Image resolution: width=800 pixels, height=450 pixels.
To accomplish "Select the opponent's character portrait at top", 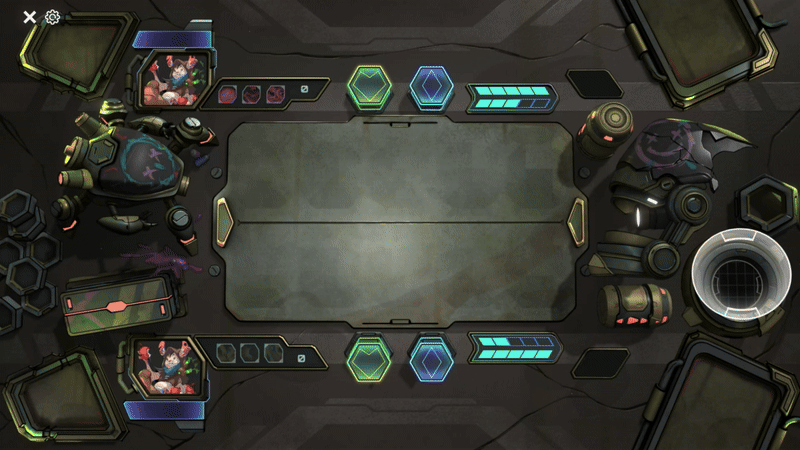I will pyautogui.click(x=169, y=78).
